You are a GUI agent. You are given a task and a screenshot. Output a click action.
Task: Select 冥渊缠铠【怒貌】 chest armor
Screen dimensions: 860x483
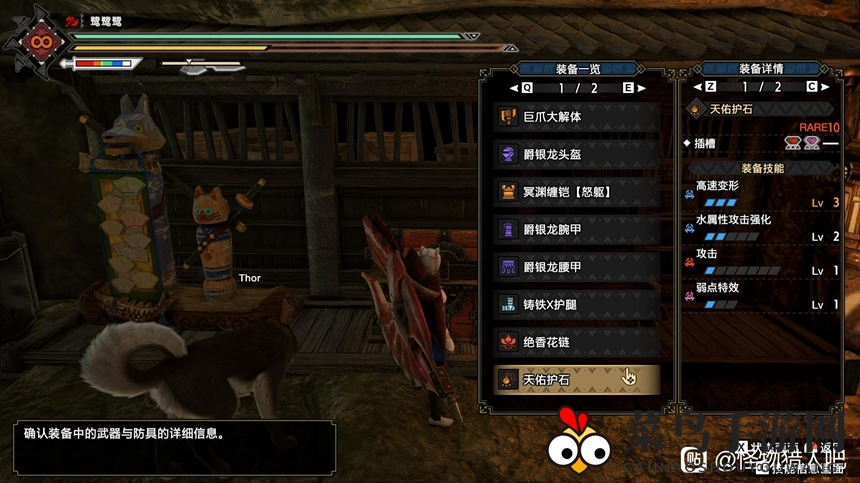coord(576,191)
